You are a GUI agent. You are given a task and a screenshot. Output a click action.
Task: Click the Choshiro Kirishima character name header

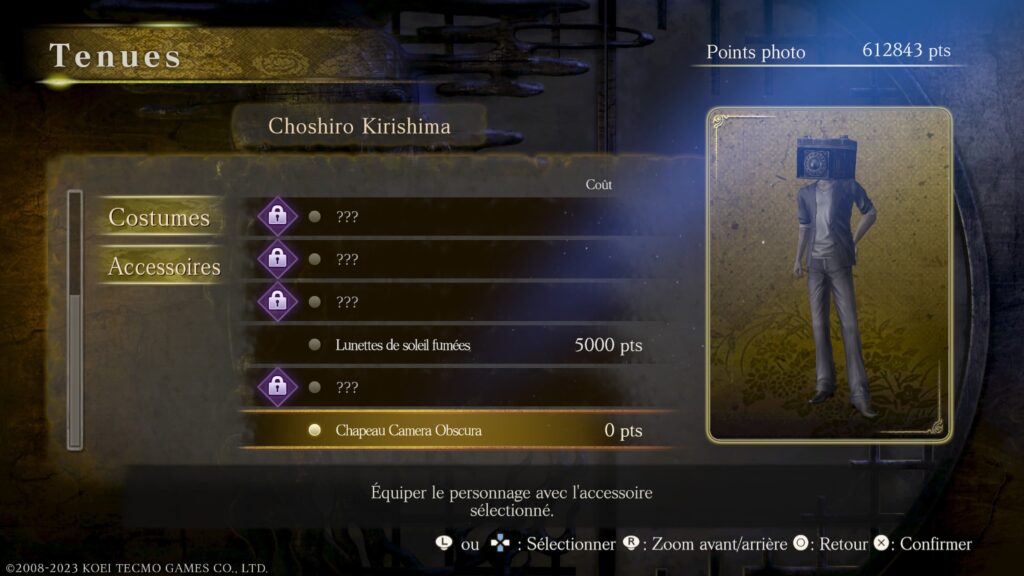[359, 127]
